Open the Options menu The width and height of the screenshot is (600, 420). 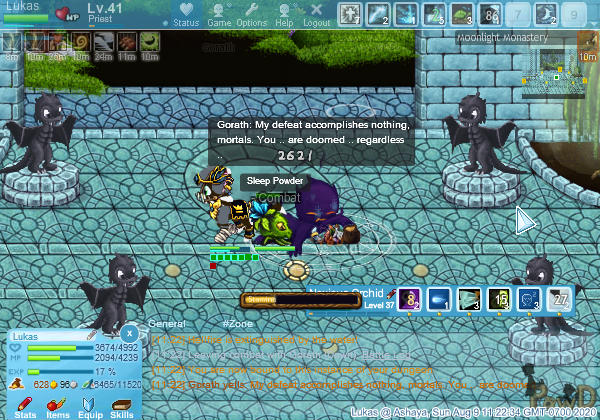(251, 15)
